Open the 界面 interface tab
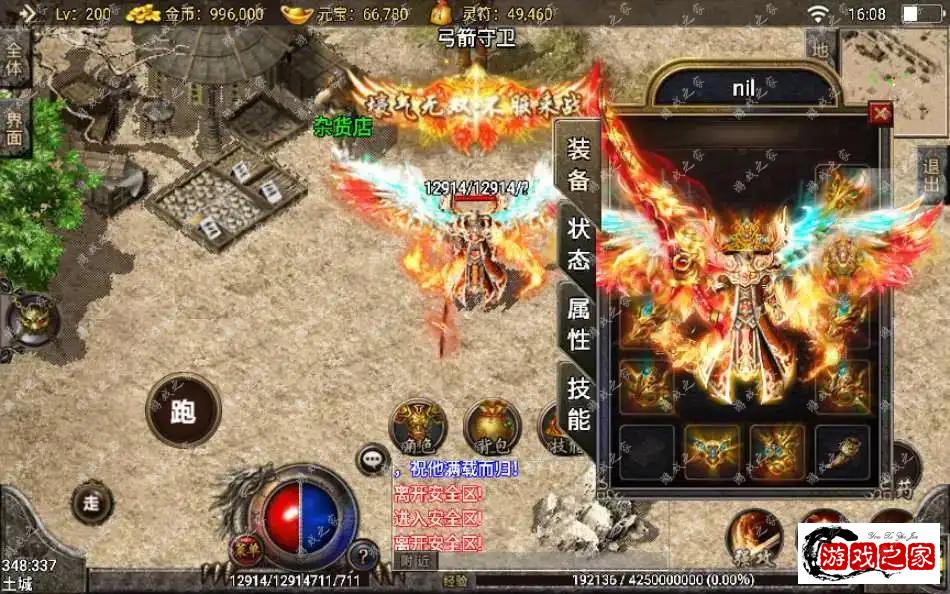 [x=15, y=126]
